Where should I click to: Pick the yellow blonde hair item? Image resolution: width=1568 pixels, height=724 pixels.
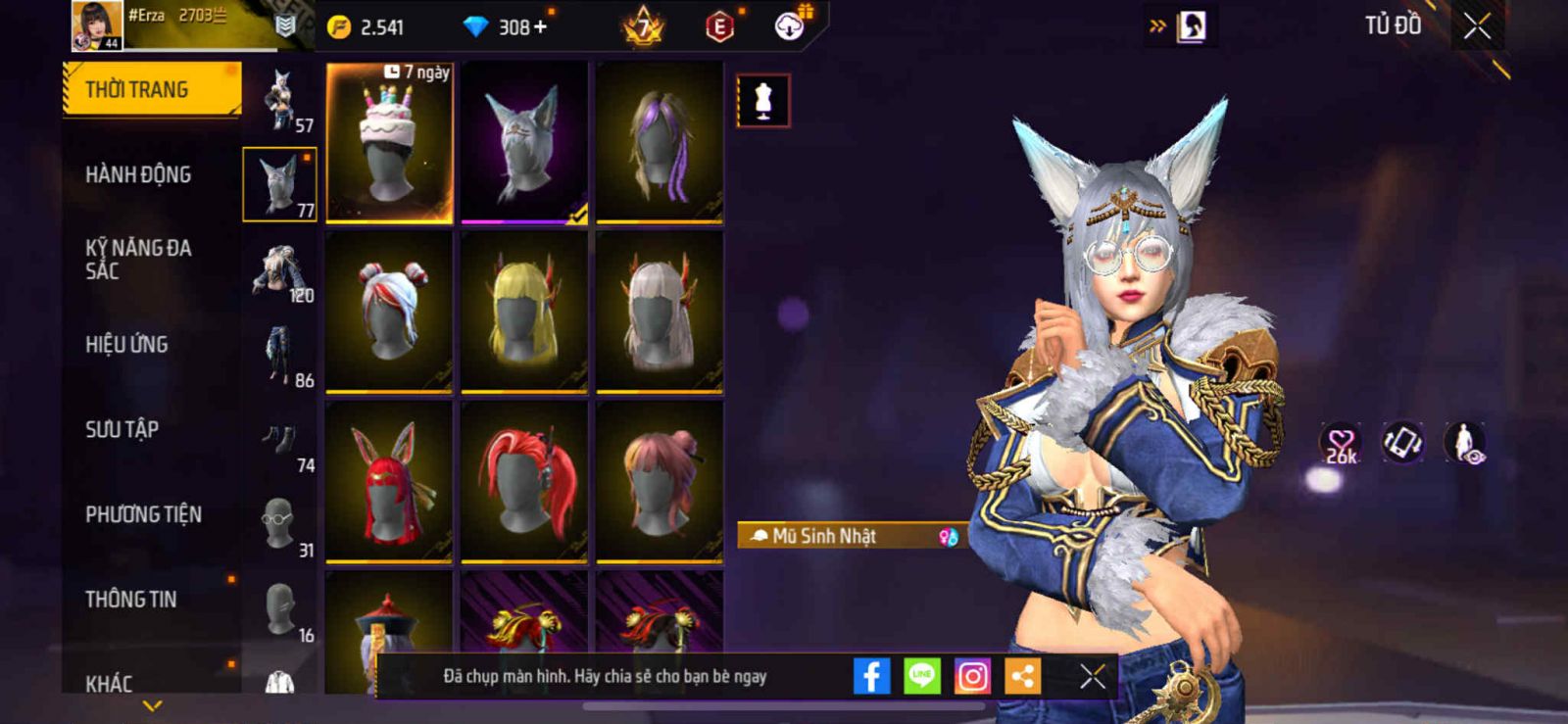[524, 313]
